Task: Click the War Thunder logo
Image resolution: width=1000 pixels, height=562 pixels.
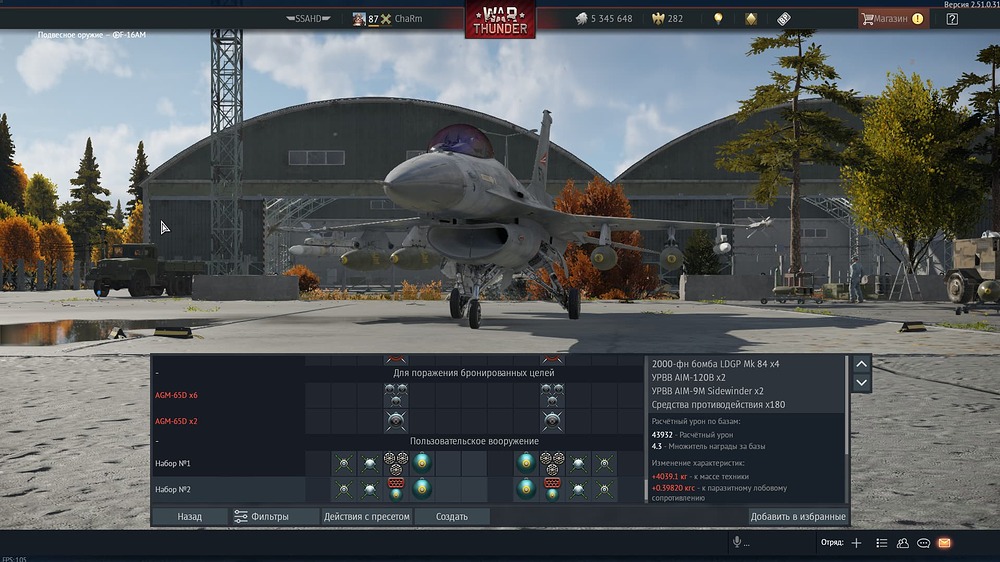Action: pos(500,20)
